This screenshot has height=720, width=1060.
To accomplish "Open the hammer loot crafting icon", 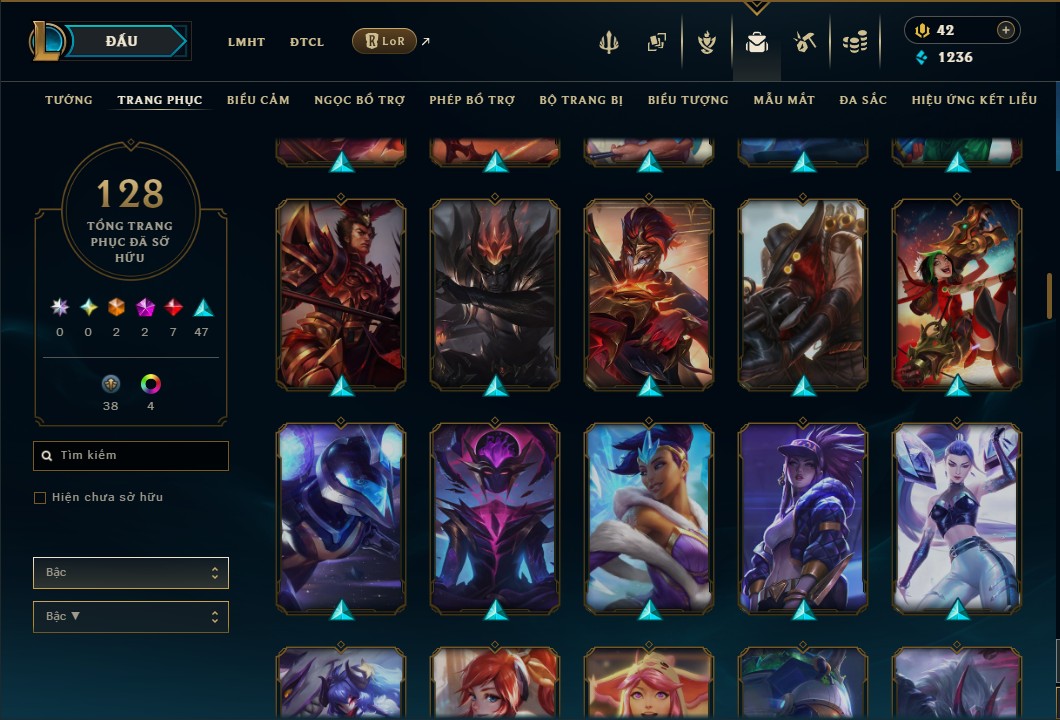I will pyautogui.click(x=805, y=42).
